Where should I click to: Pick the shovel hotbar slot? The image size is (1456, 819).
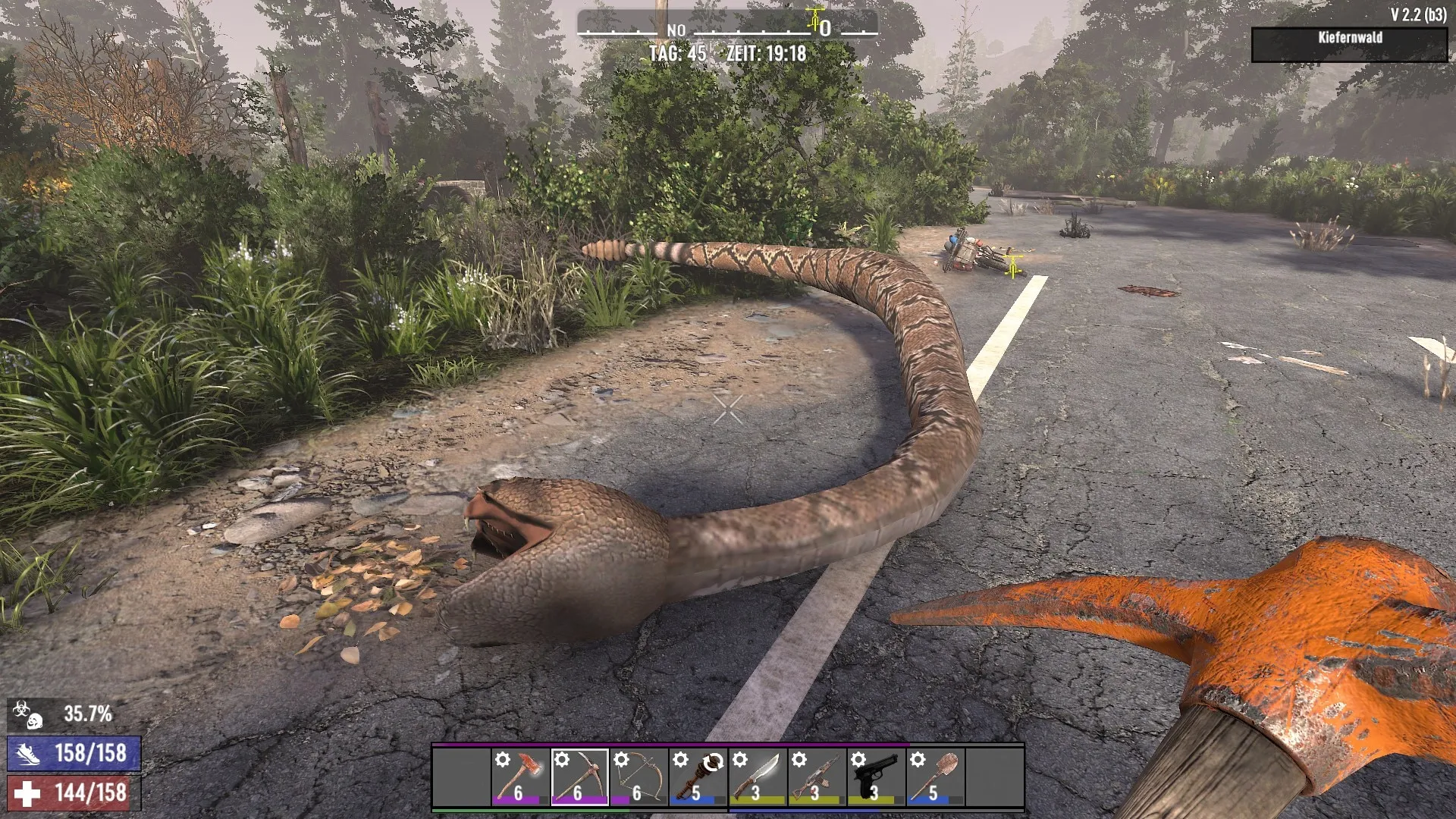(934, 777)
